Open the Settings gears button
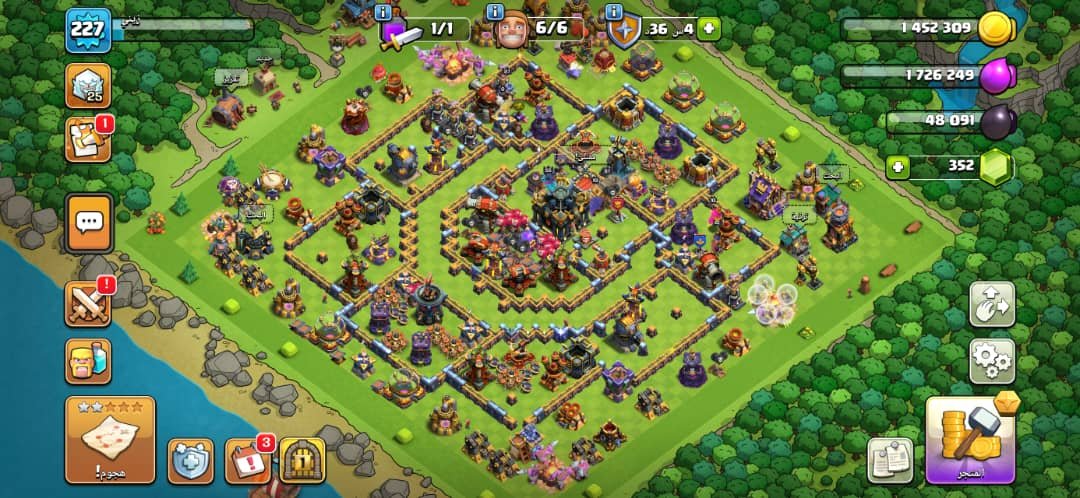1080x498 pixels. tap(992, 361)
